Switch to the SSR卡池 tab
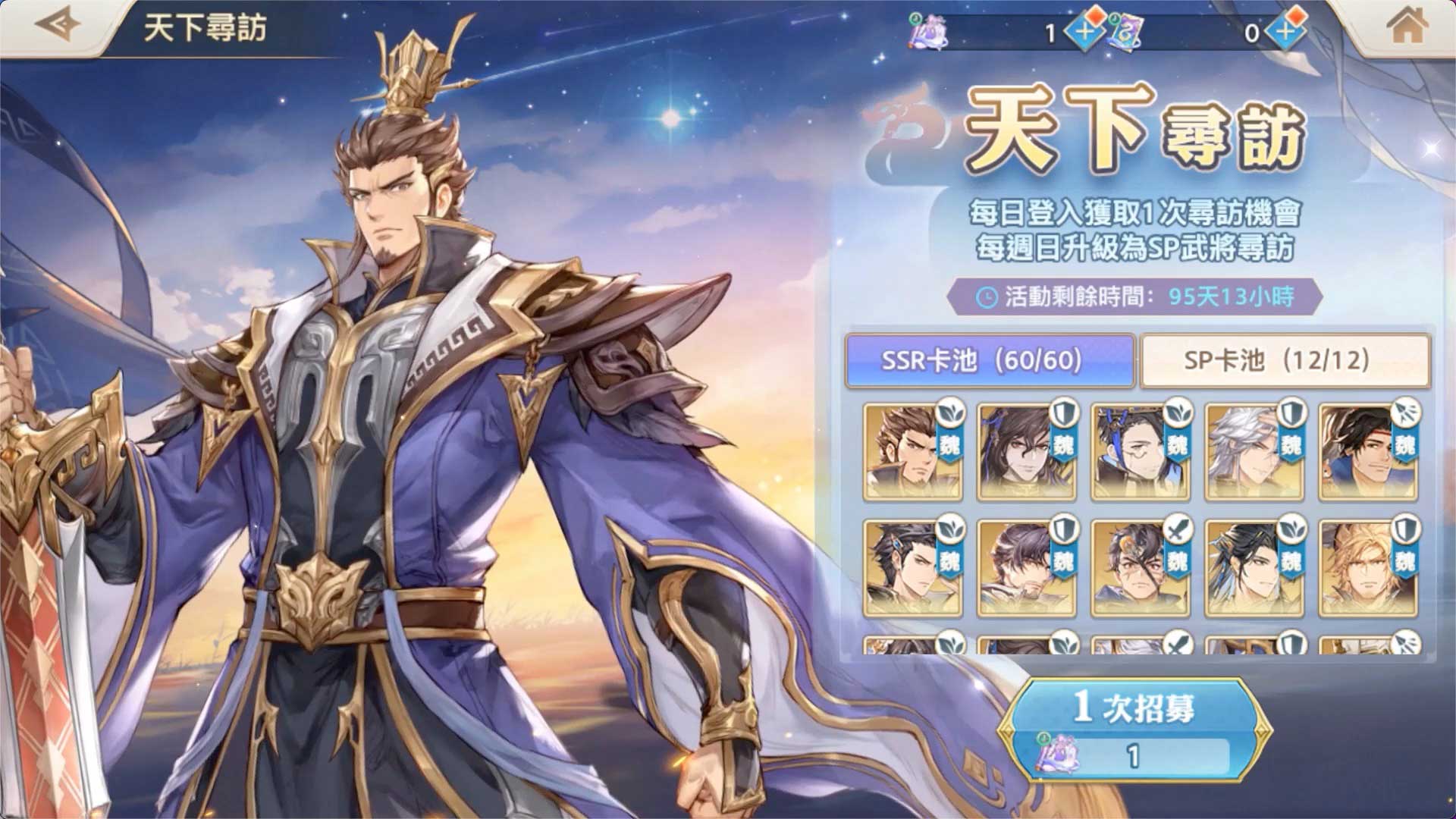Image resolution: width=1456 pixels, height=819 pixels. click(989, 360)
